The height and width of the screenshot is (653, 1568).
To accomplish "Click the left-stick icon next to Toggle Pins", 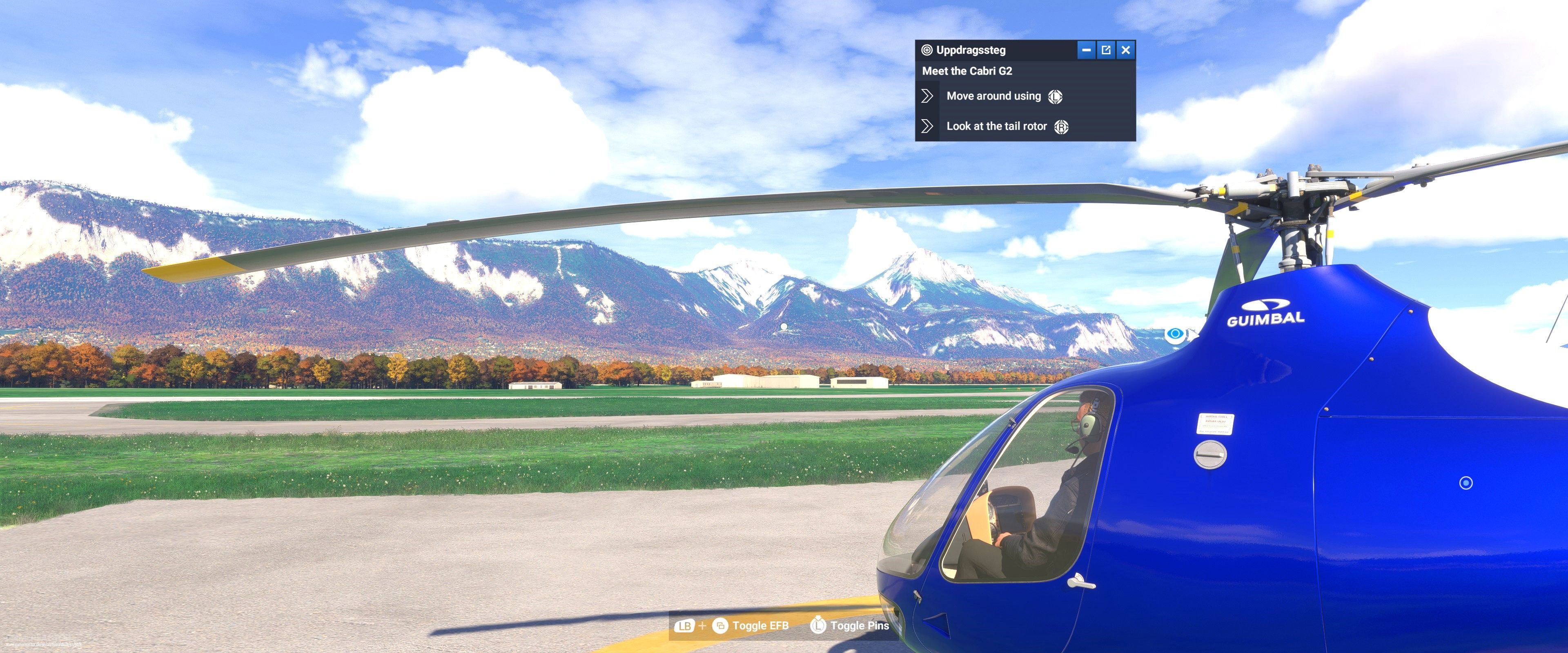I will pos(817,626).
